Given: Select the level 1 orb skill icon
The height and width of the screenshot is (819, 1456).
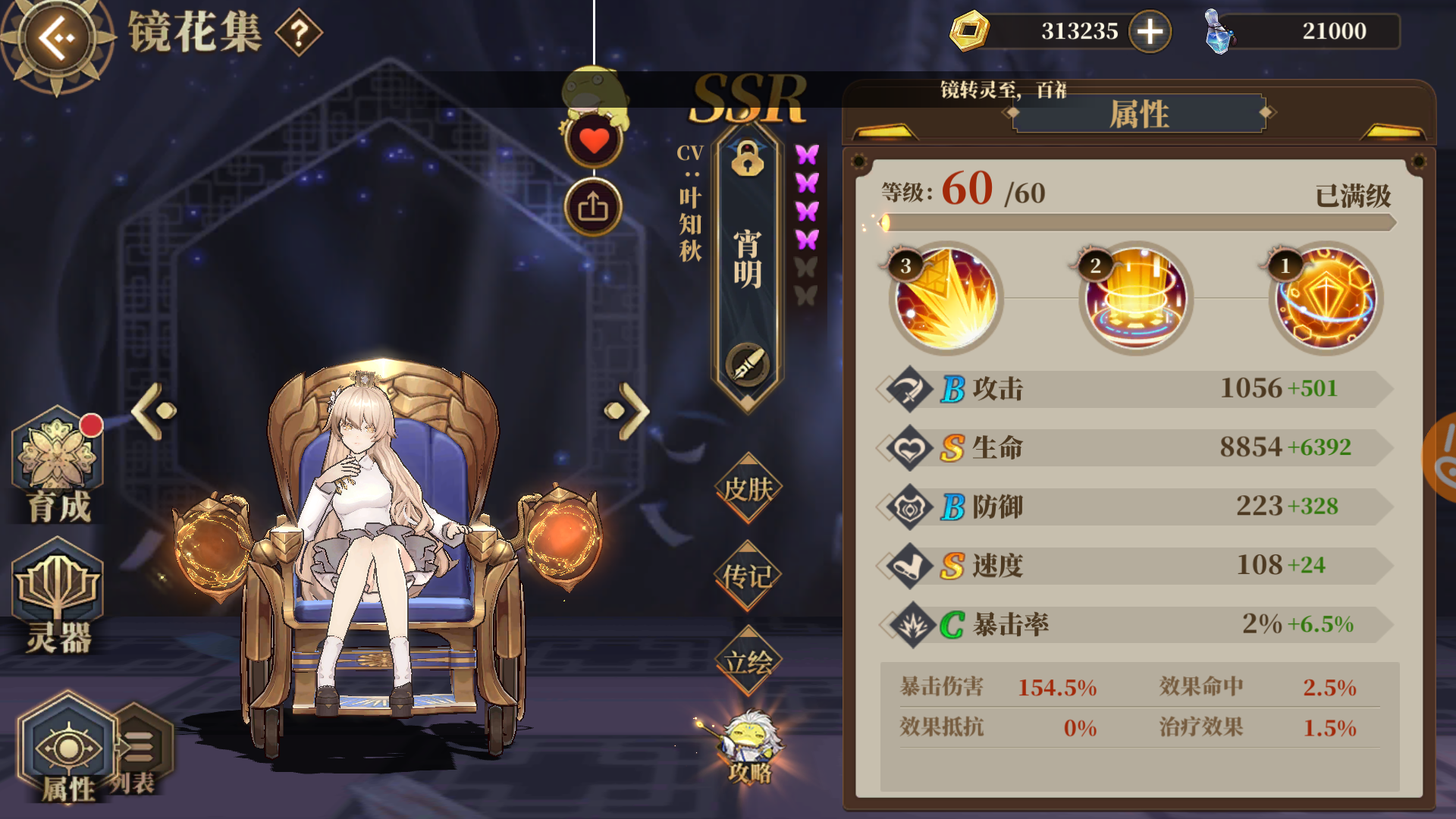Looking at the screenshot, I should pos(1326,299).
